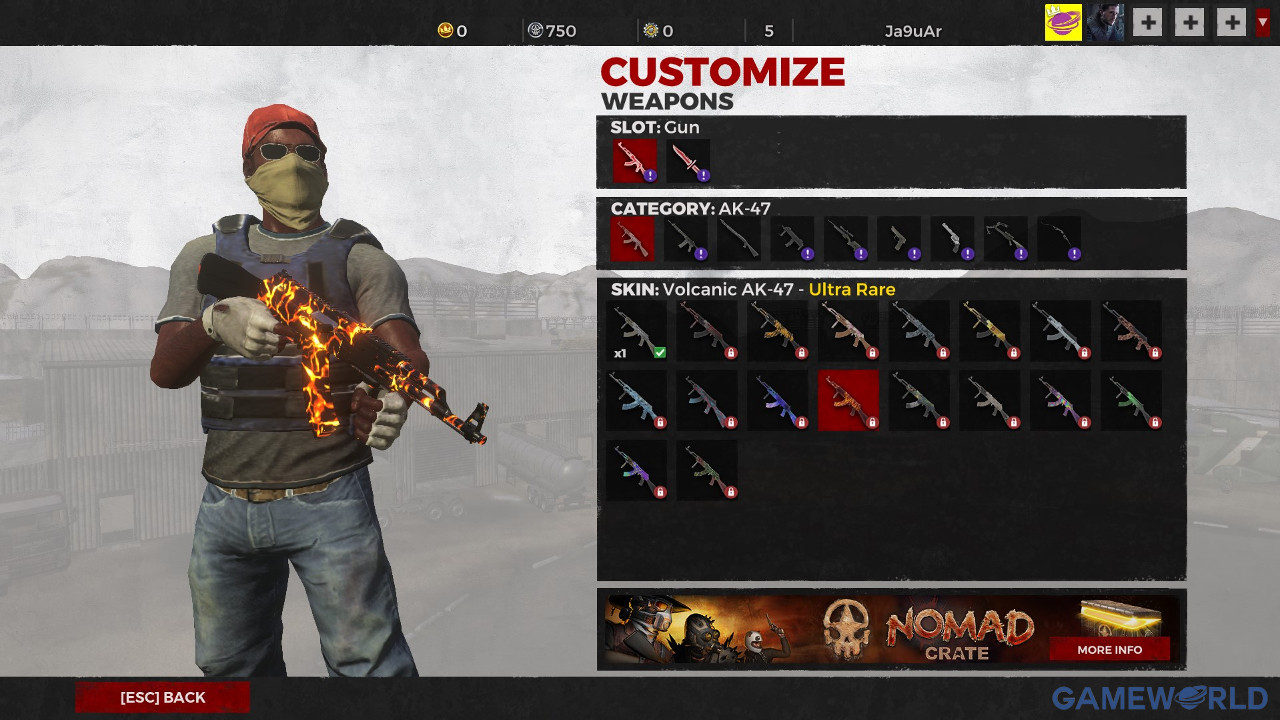Image resolution: width=1280 pixels, height=720 pixels.
Task: Pick the shotgun weapon category
Action: coord(739,239)
